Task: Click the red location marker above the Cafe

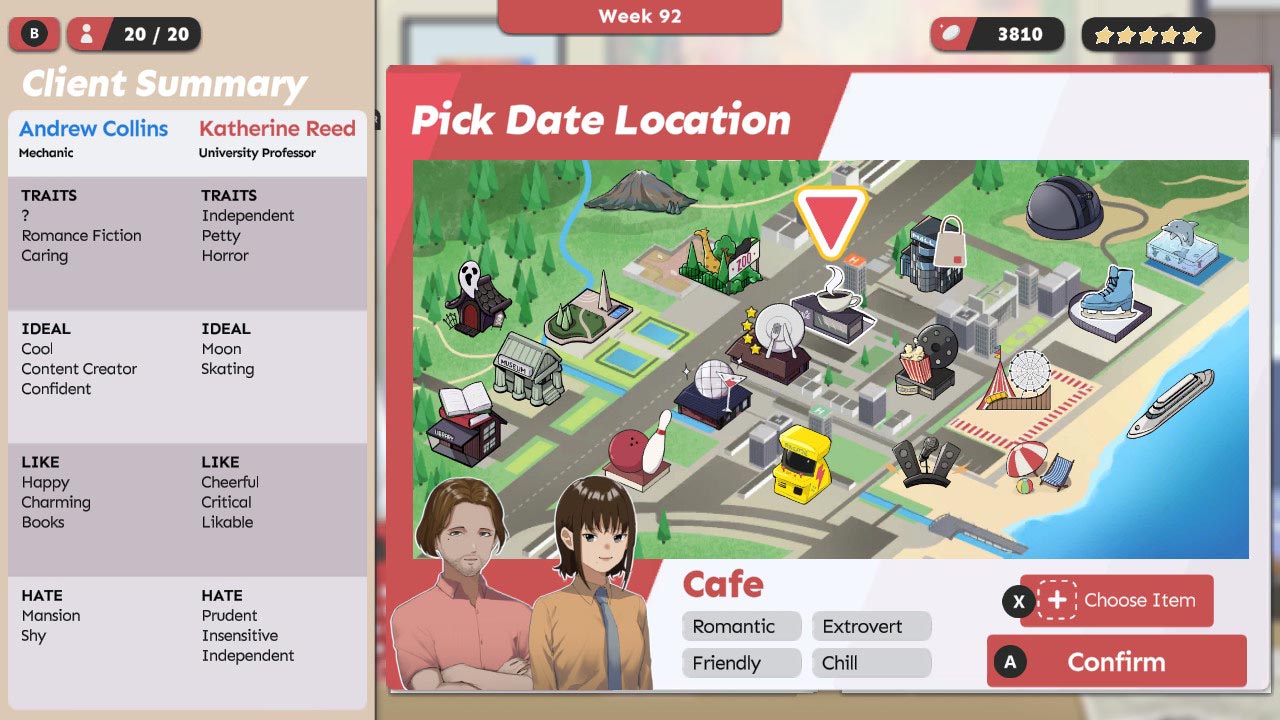Action: pyautogui.click(x=835, y=212)
